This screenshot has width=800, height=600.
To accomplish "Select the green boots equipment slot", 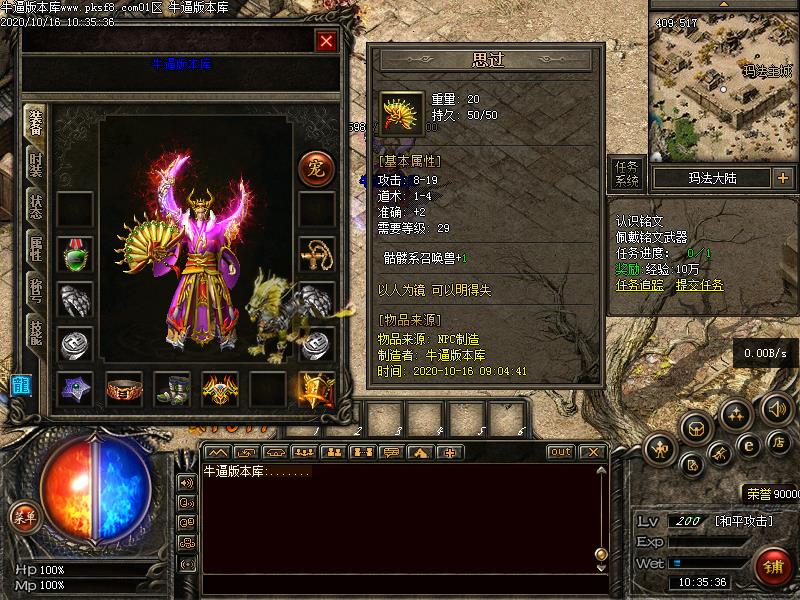I will pyautogui.click(x=172, y=389).
